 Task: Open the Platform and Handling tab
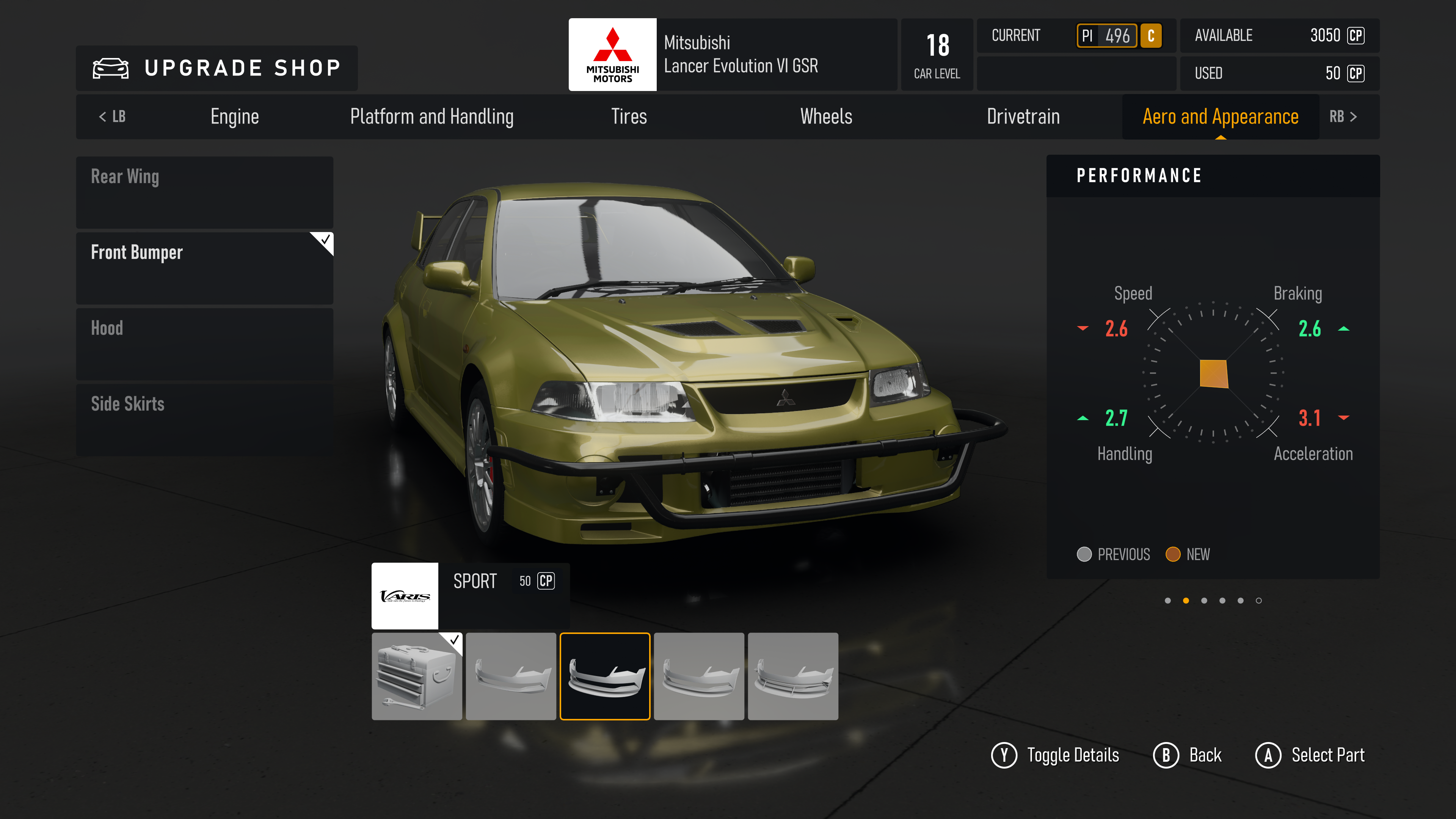[x=432, y=116]
